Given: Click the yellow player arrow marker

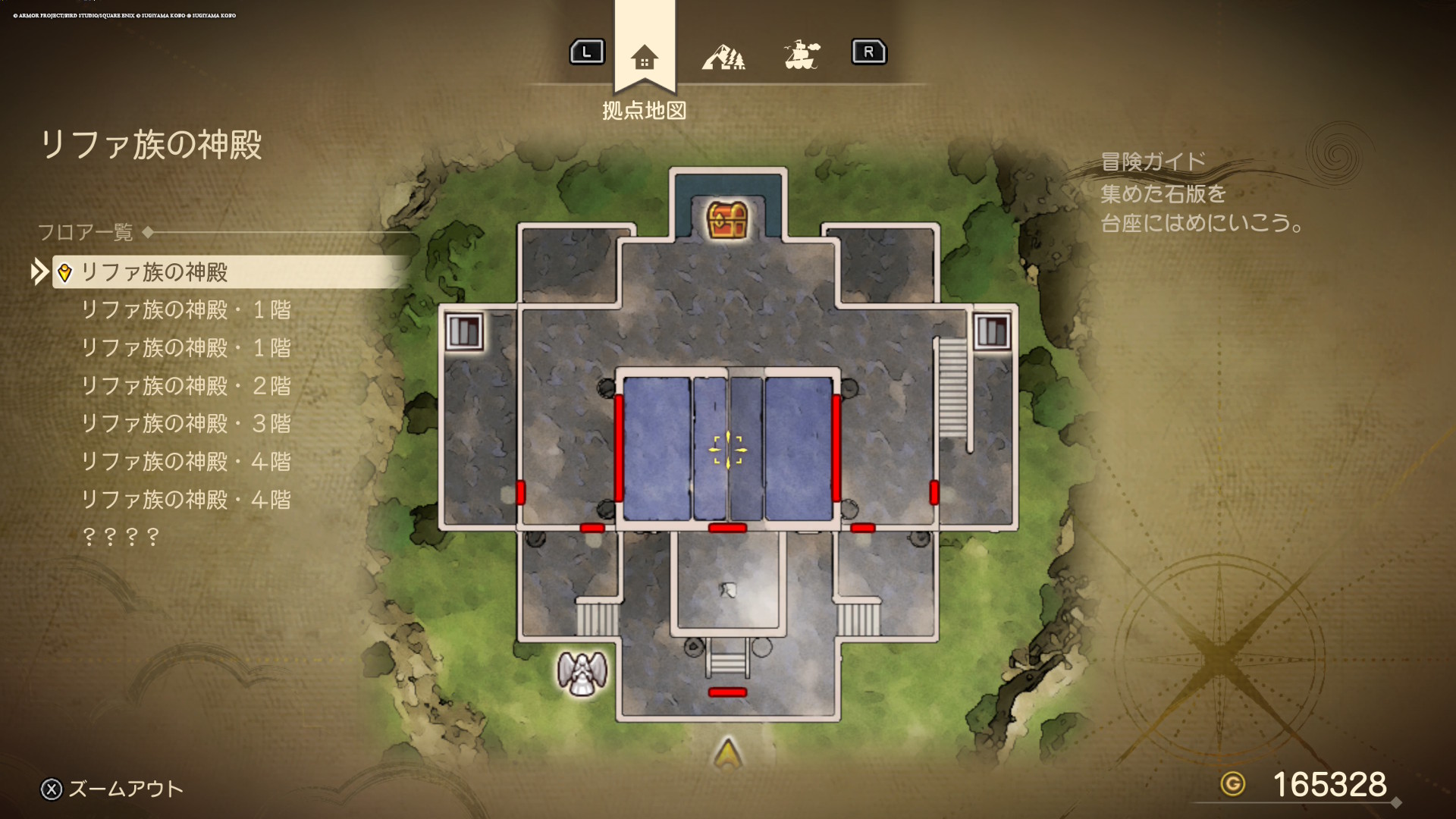Looking at the screenshot, I should tap(728, 753).
